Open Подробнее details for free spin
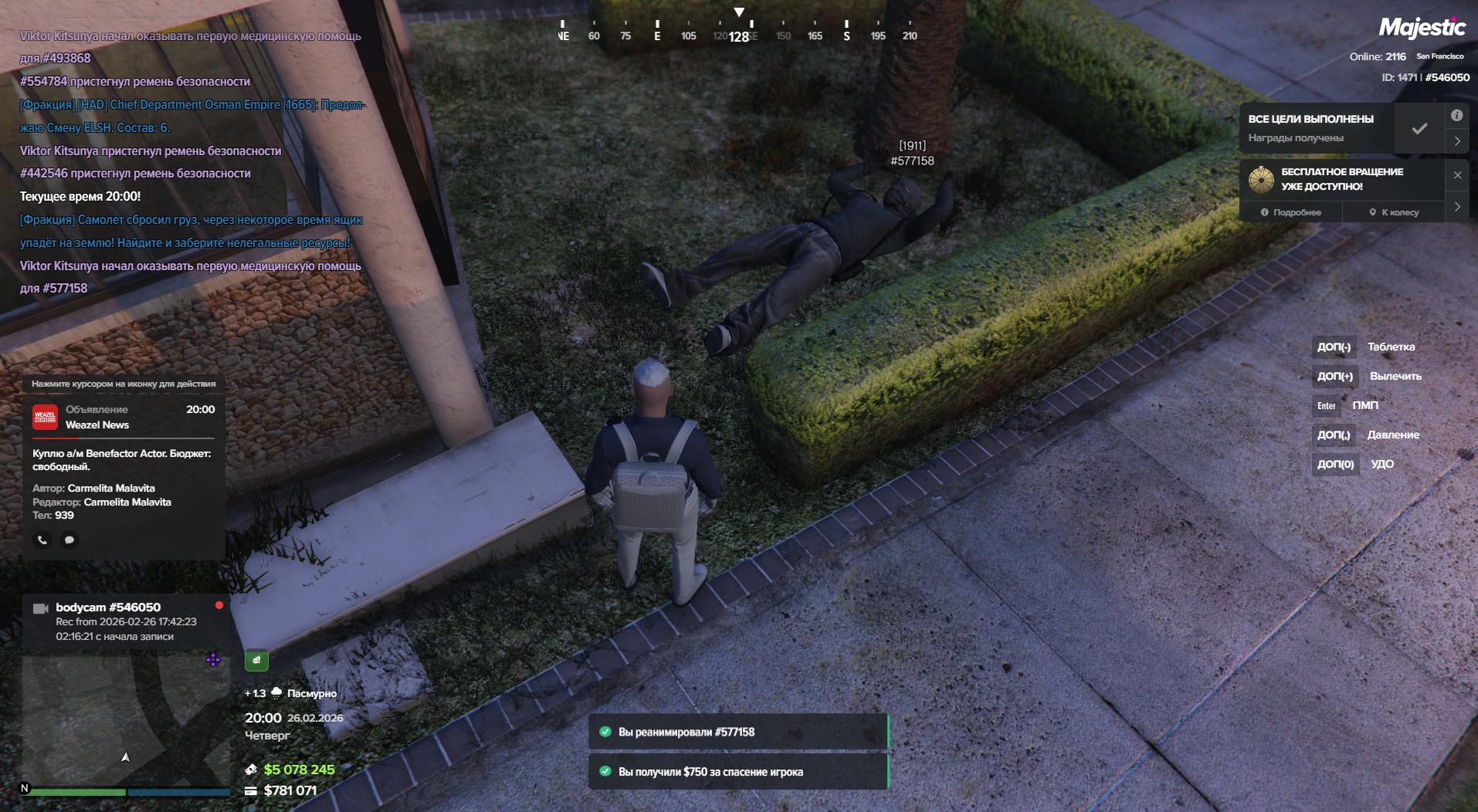 [x=1291, y=212]
